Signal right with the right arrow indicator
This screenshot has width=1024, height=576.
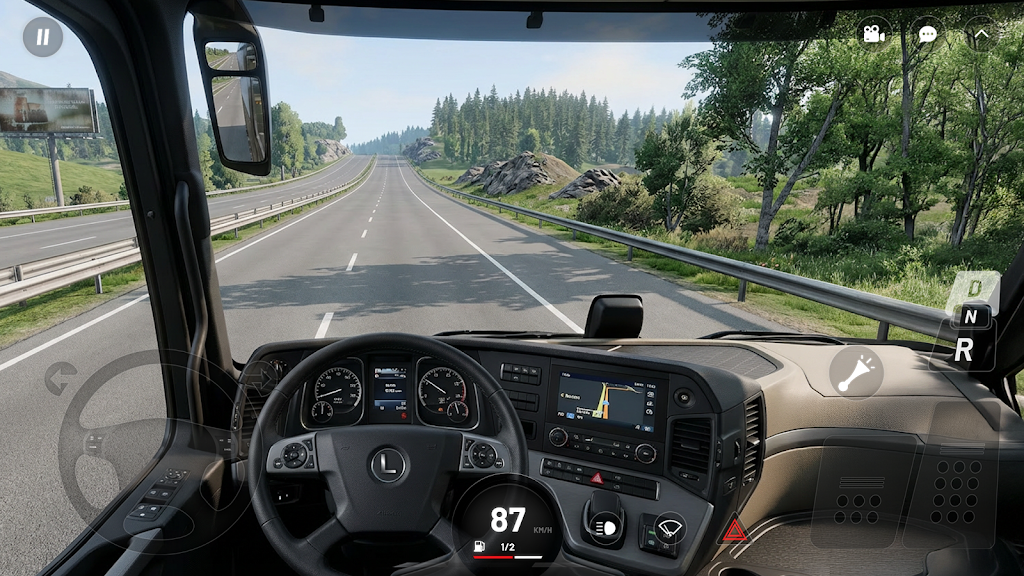[x=262, y=376]
